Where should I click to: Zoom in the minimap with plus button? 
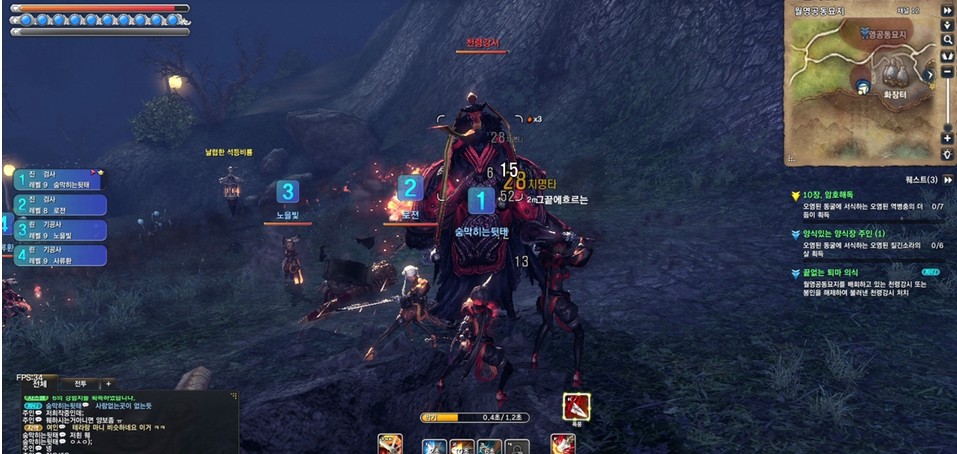(x=946, y=138)
